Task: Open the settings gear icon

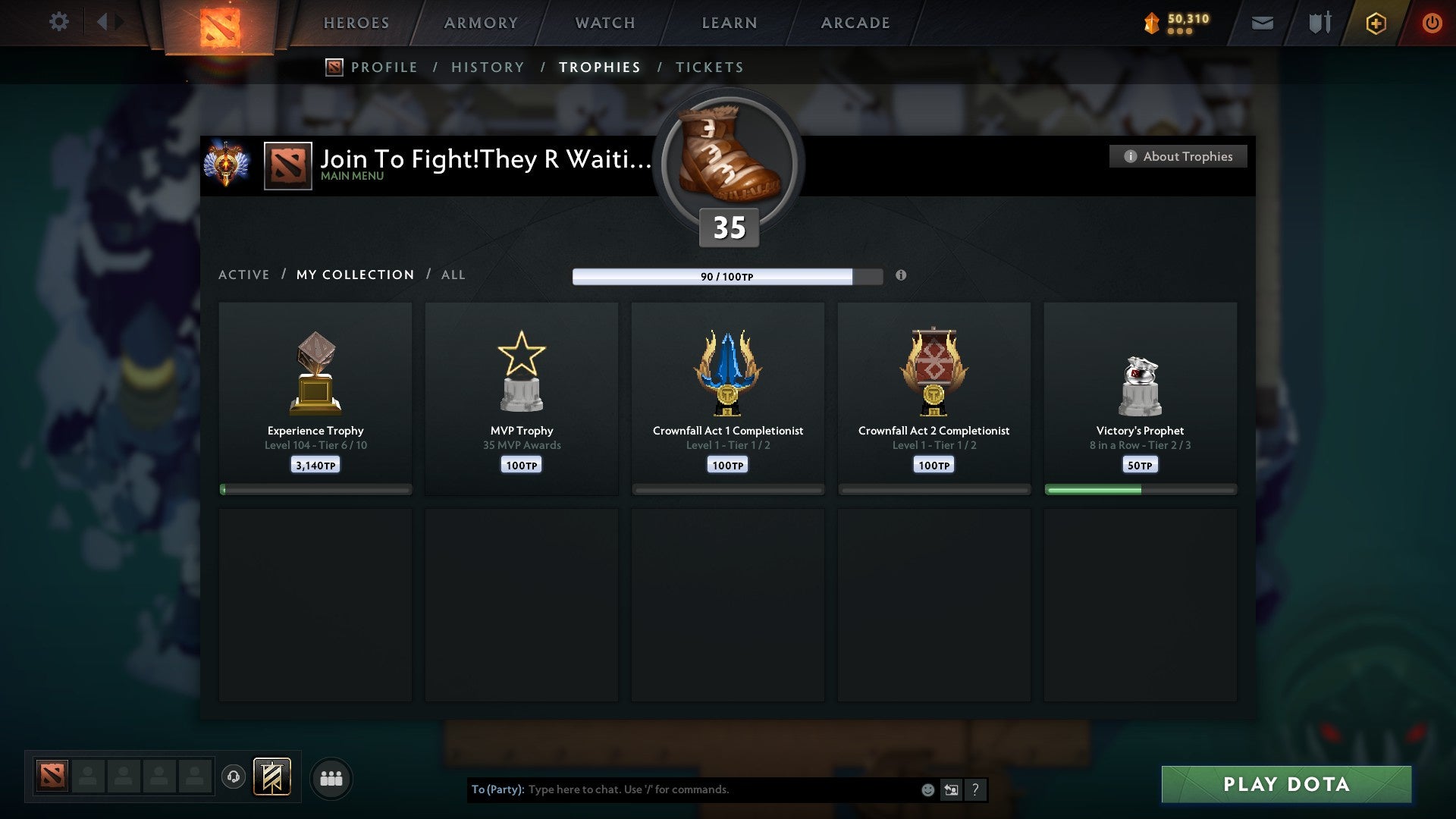Action: 59,21
